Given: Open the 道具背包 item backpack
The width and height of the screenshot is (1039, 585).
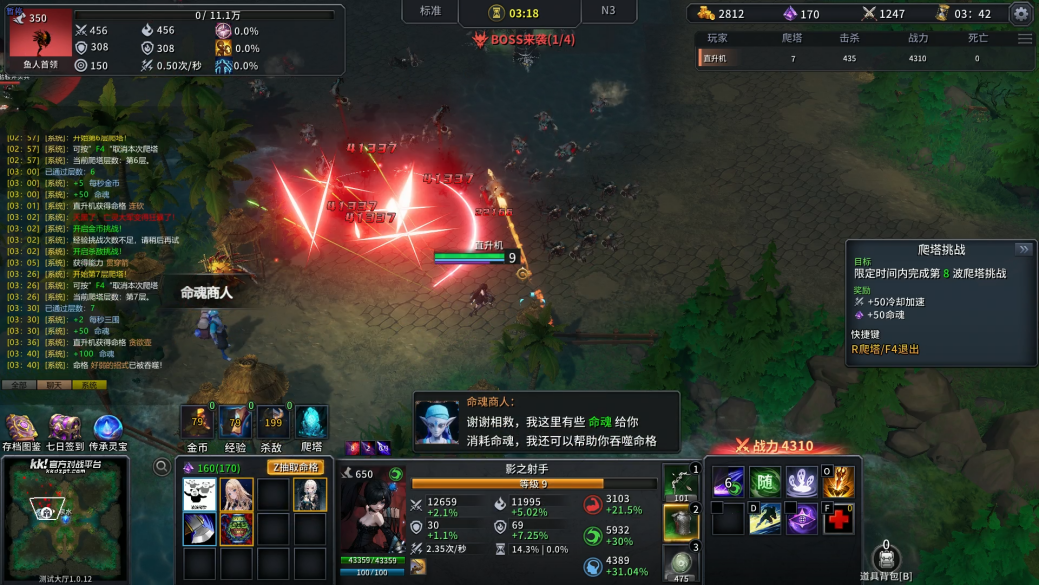Looking at the screenshot, I should click(x=886, y=561).
